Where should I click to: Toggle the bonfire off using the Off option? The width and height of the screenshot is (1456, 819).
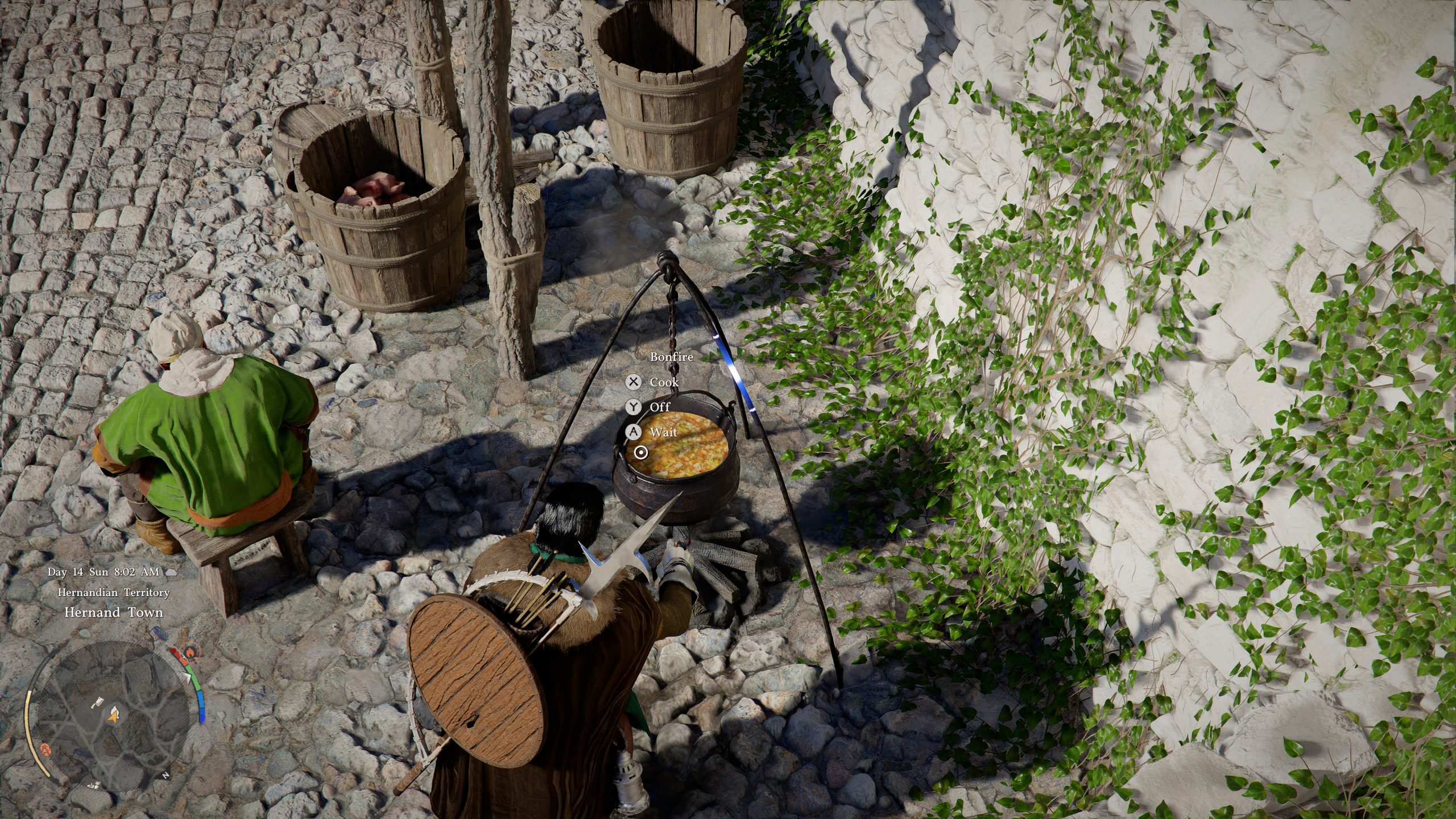tap(660, 407)
